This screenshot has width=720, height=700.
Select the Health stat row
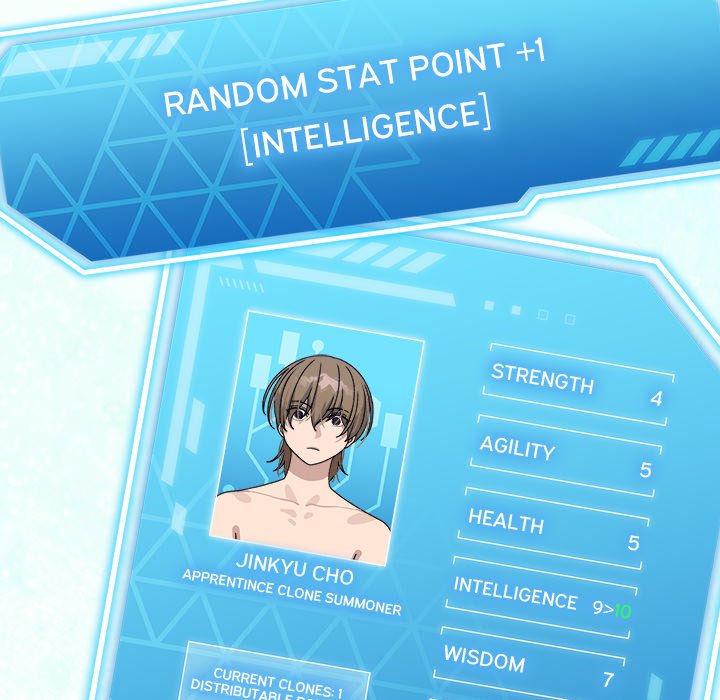pos(553,530)
